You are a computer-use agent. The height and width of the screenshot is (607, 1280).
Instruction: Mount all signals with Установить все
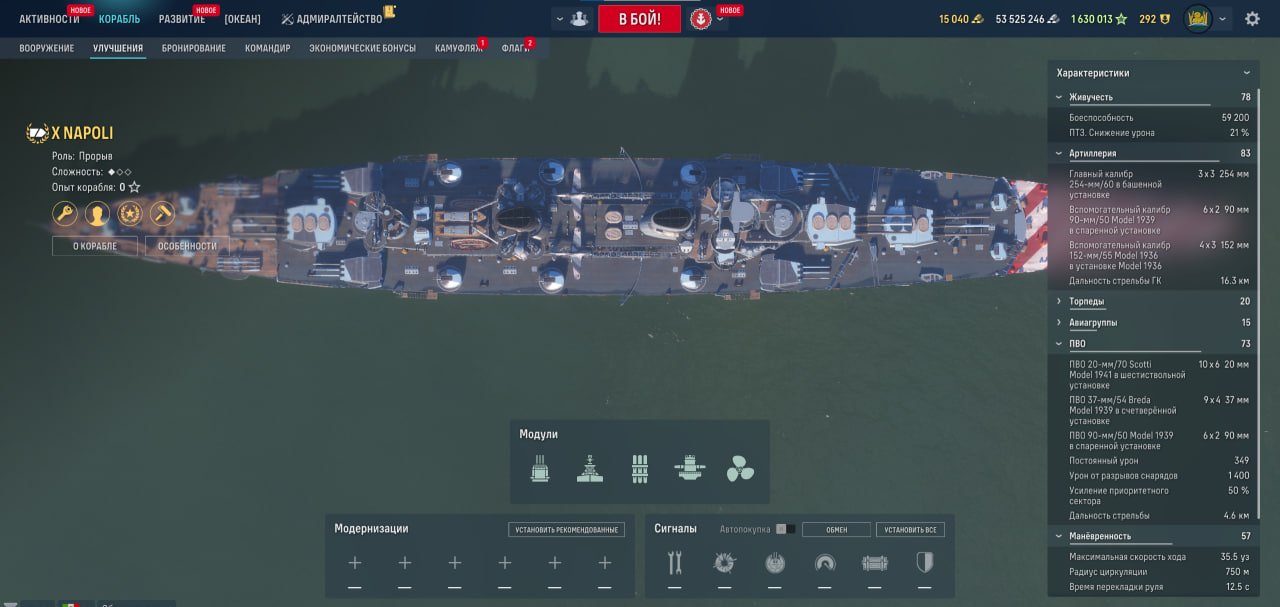pyautogui.click(x=910, y=530)
